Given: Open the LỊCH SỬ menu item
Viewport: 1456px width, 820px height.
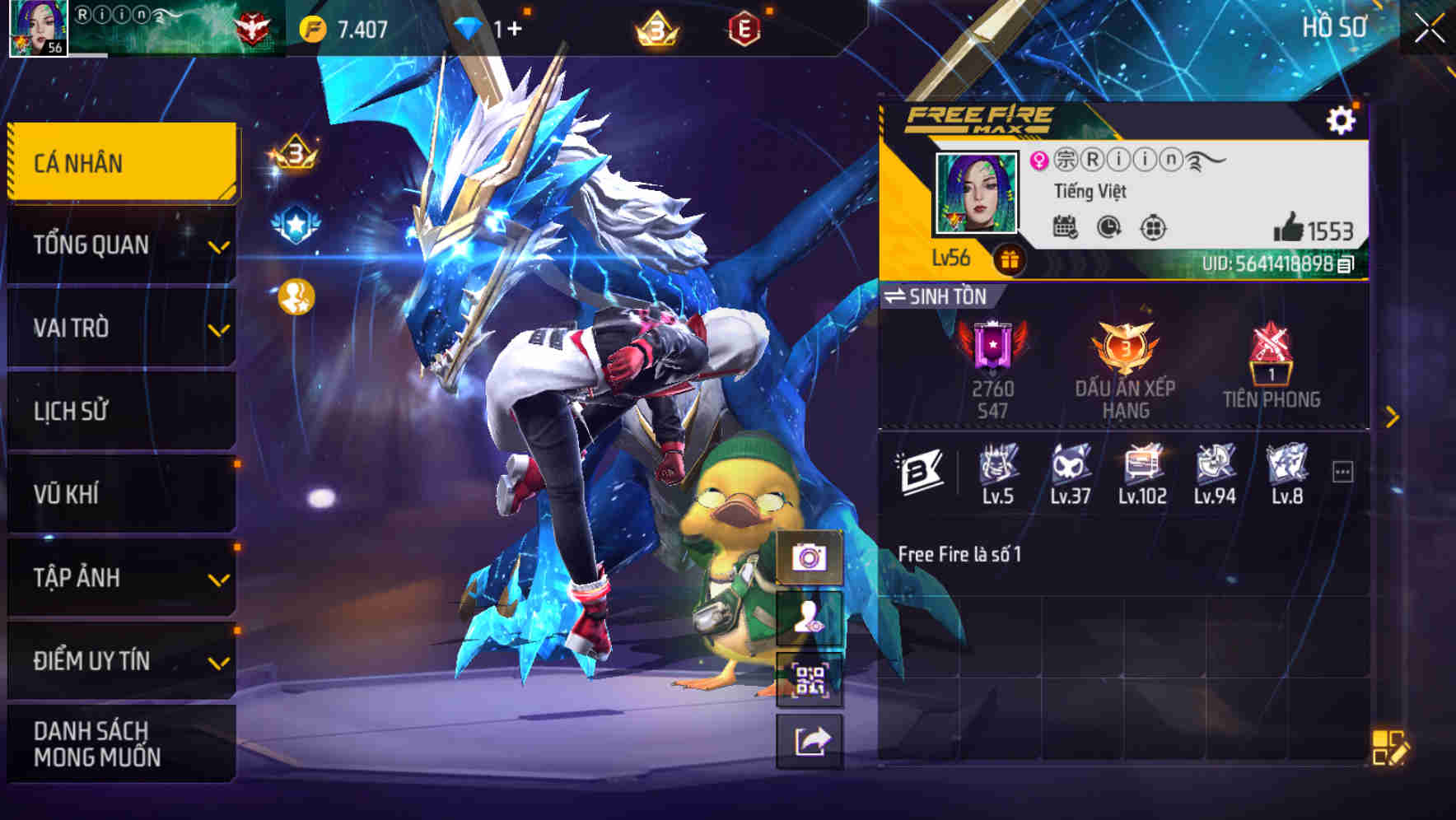Looking at the screenshot, I should [120, 411].
